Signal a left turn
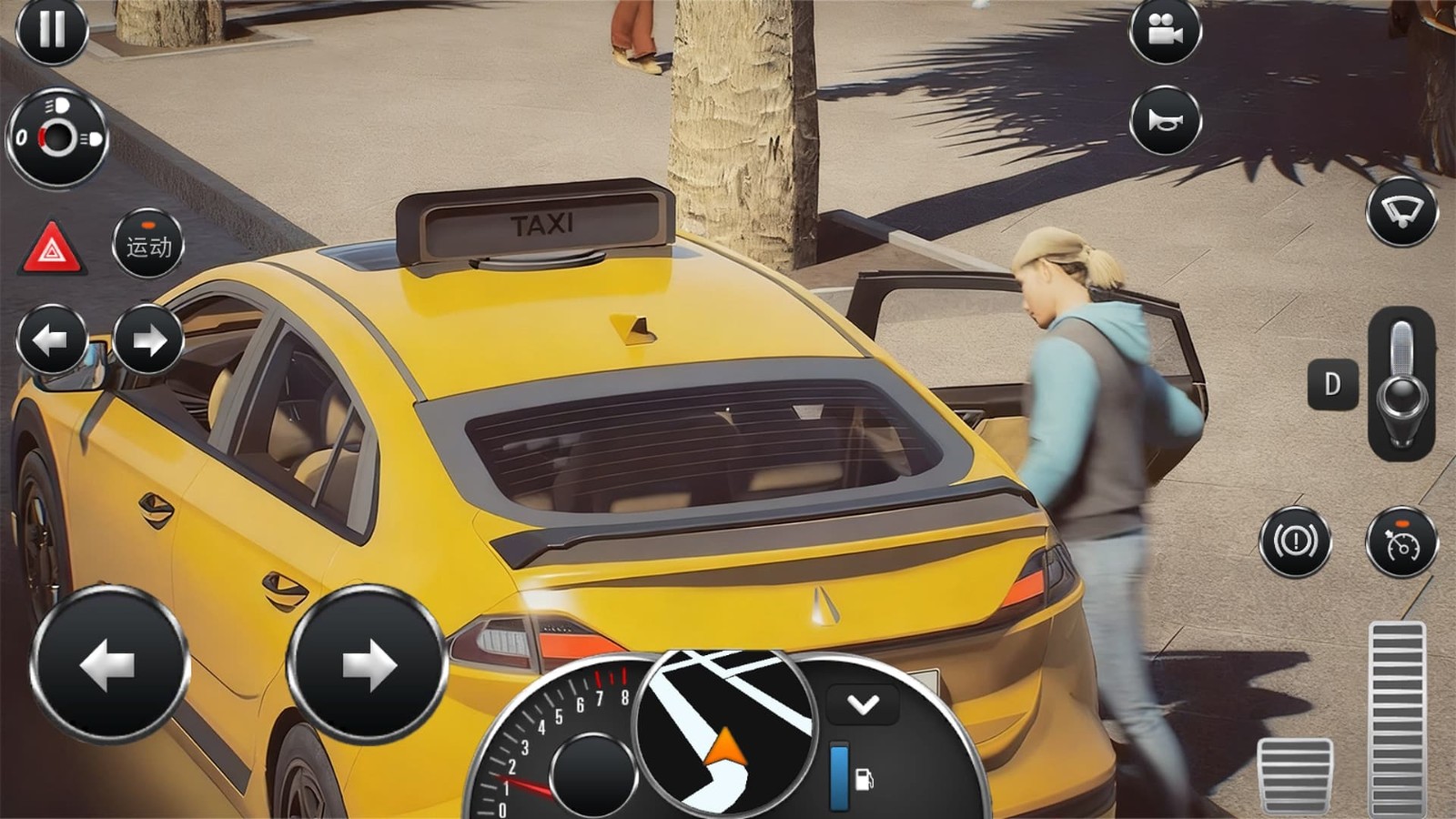Image resolution: width=1456 pixels, height=819 pixels. point(52,339)
